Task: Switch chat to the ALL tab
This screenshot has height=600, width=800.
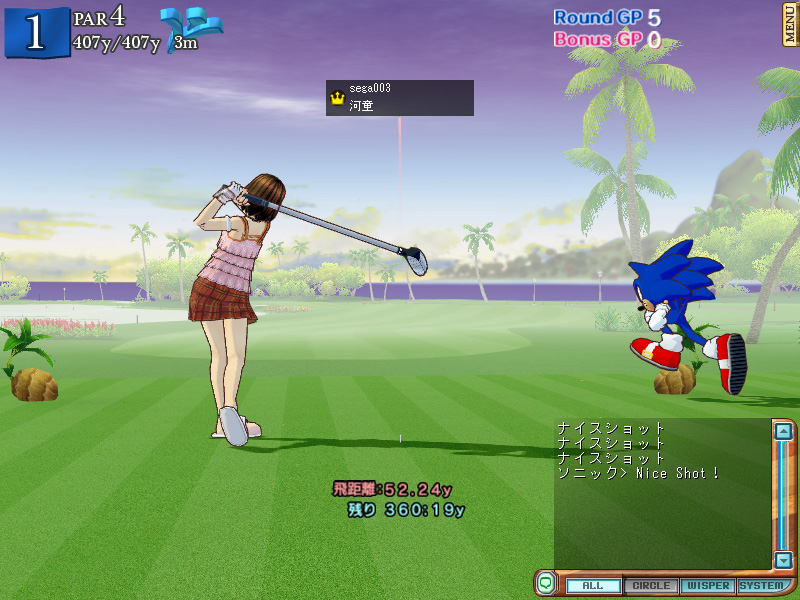Action: tap(593, 586)
